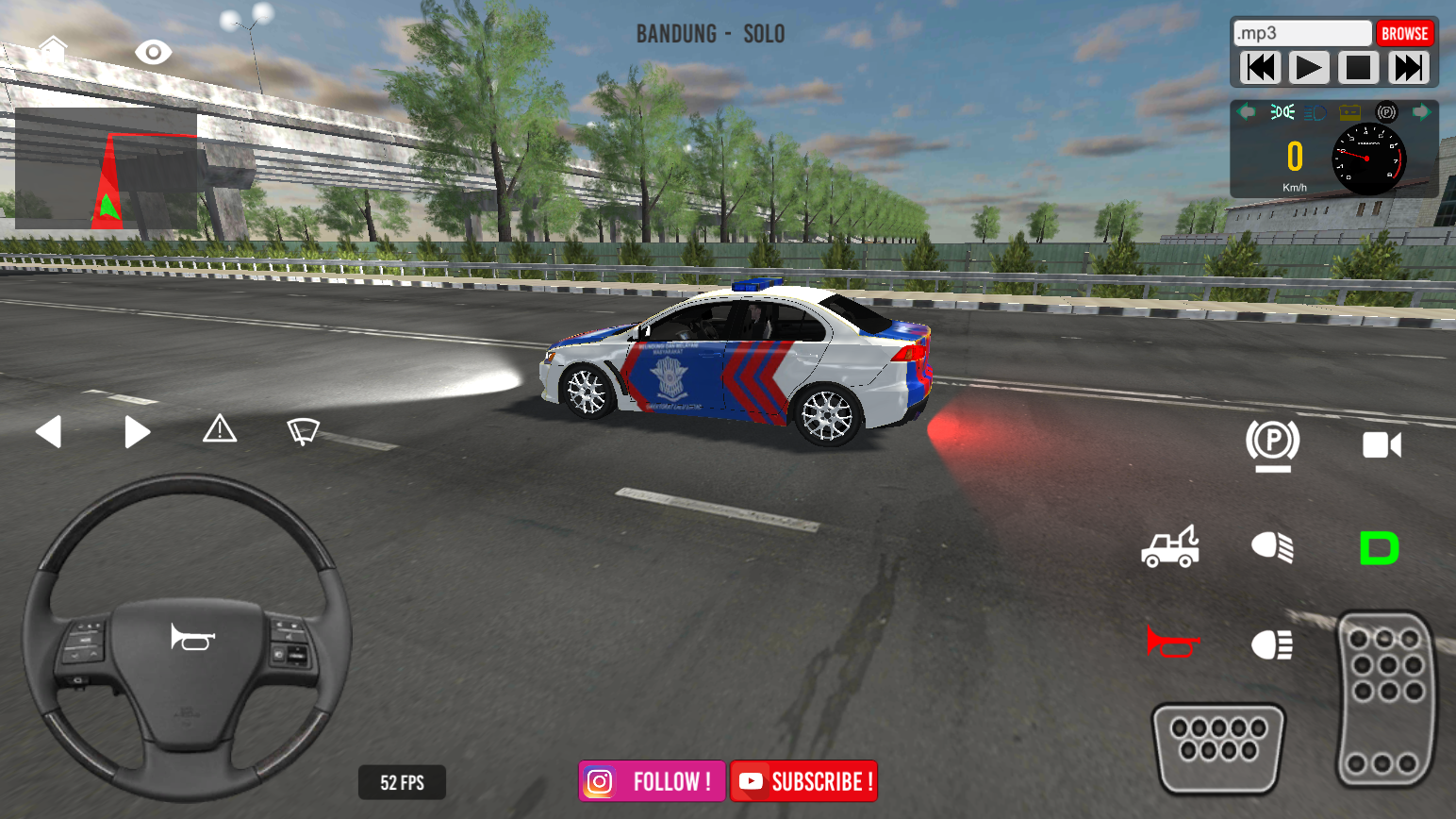Go back to the previous track
This screenshot has width=1456, height=819.
coord(1260,68)
